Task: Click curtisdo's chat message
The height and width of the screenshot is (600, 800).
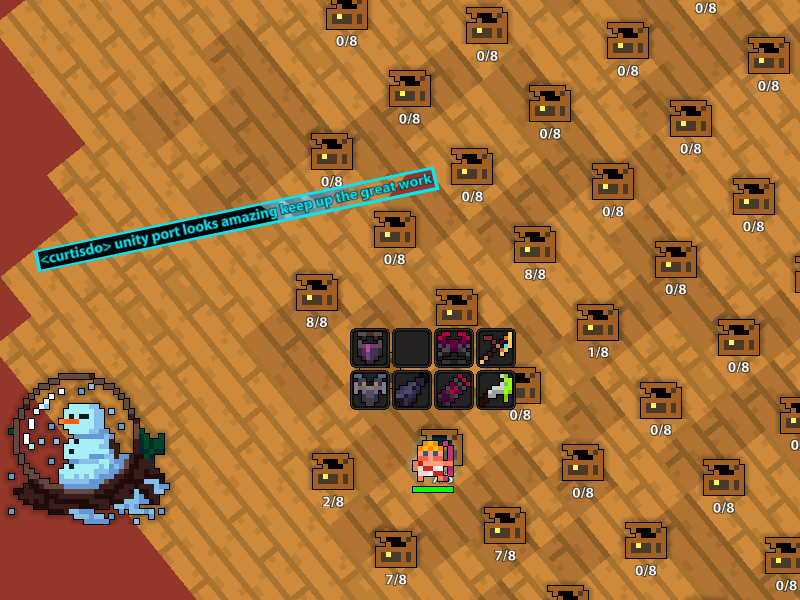Action: [x=236, y=219]
